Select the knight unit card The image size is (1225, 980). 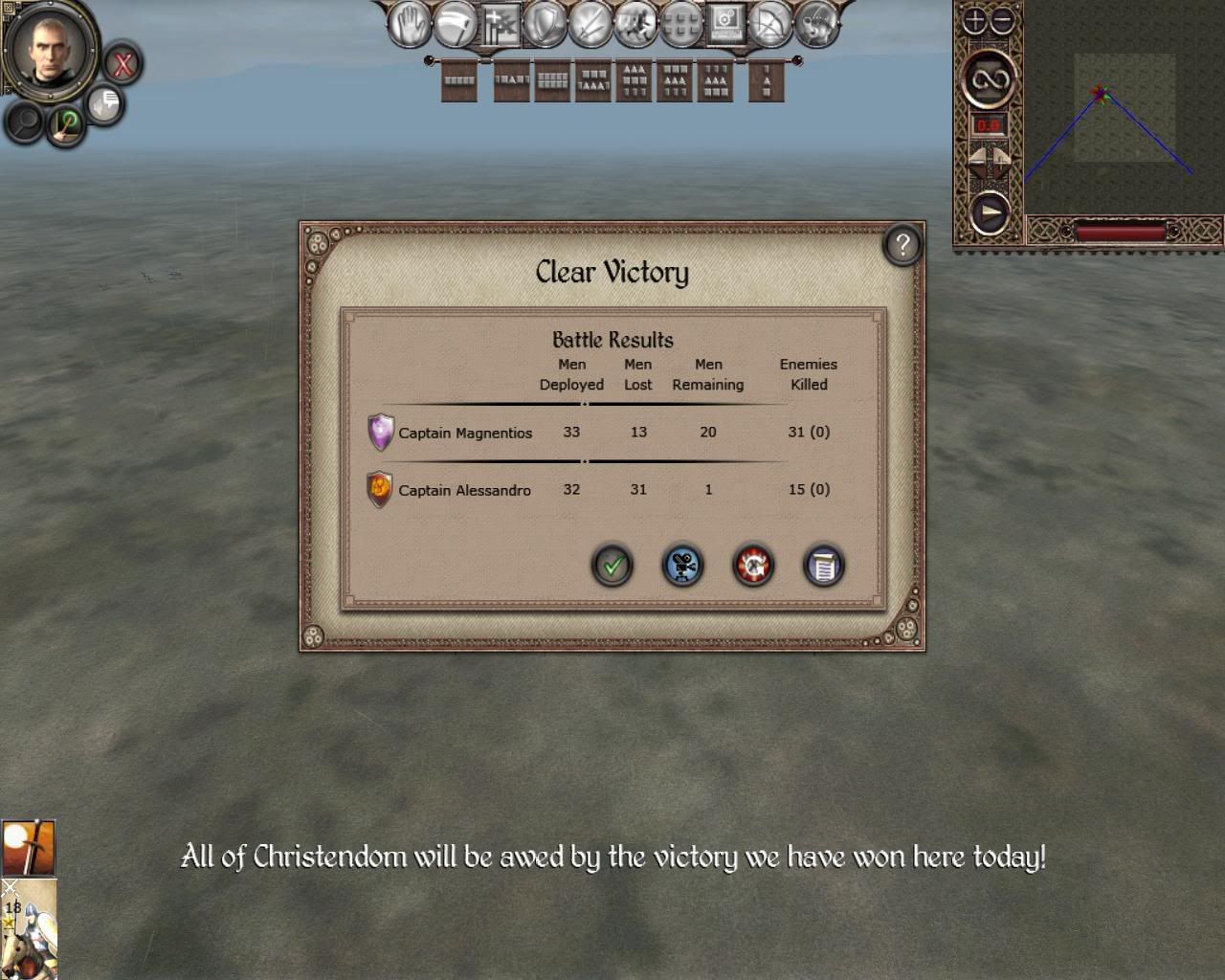coord(29,930)
